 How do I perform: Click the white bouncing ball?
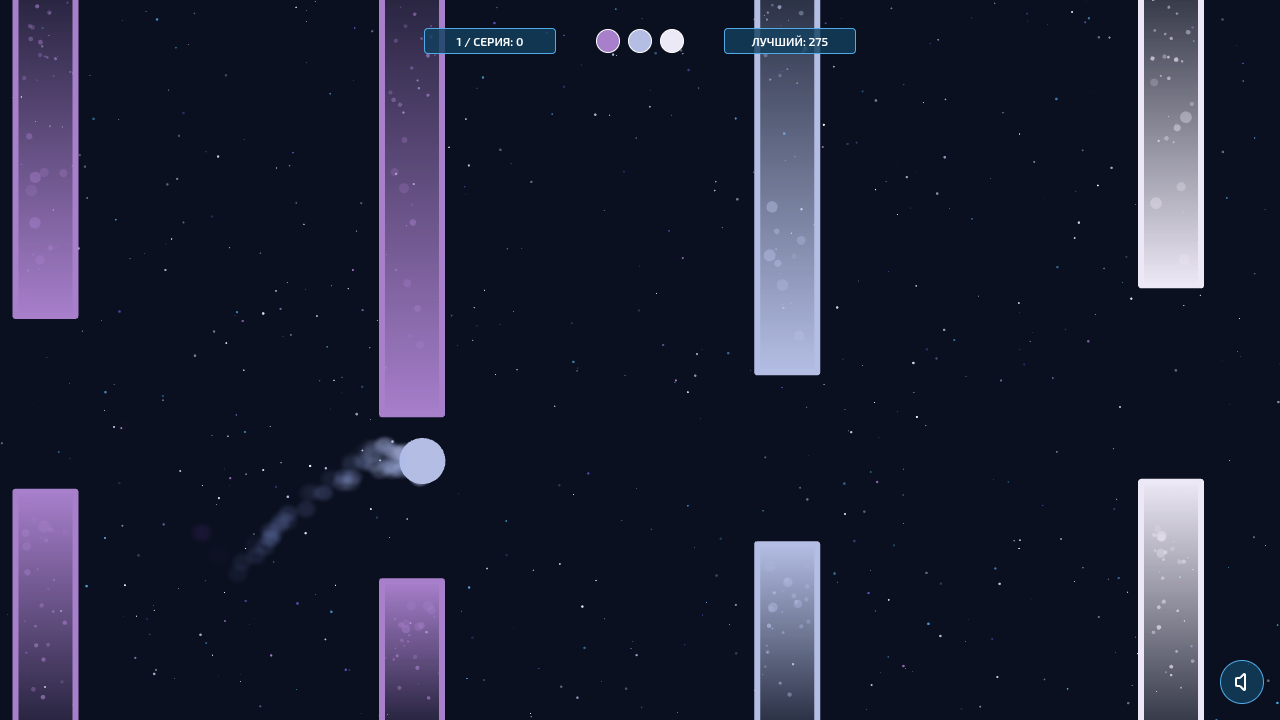pos(422,461)
